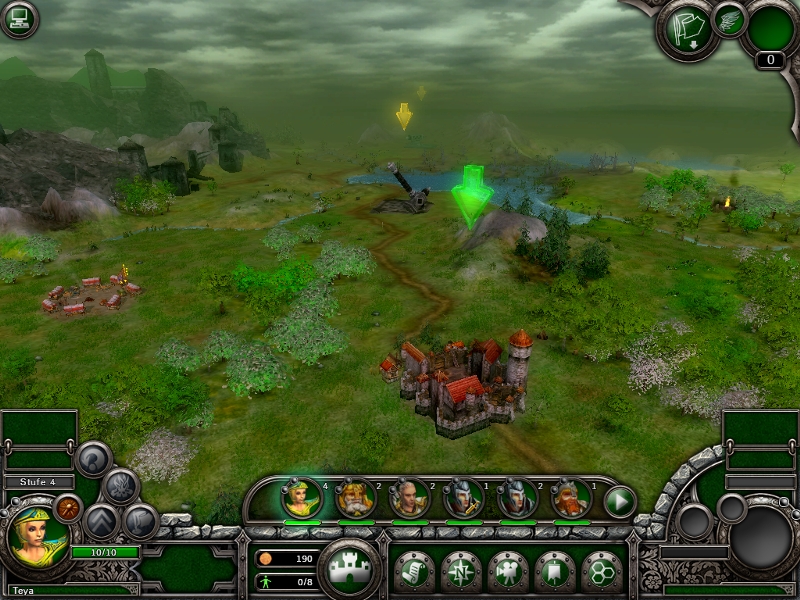
Task: Activate the double chevron ability
Action: pyautogui.click(x=102, y=521)
